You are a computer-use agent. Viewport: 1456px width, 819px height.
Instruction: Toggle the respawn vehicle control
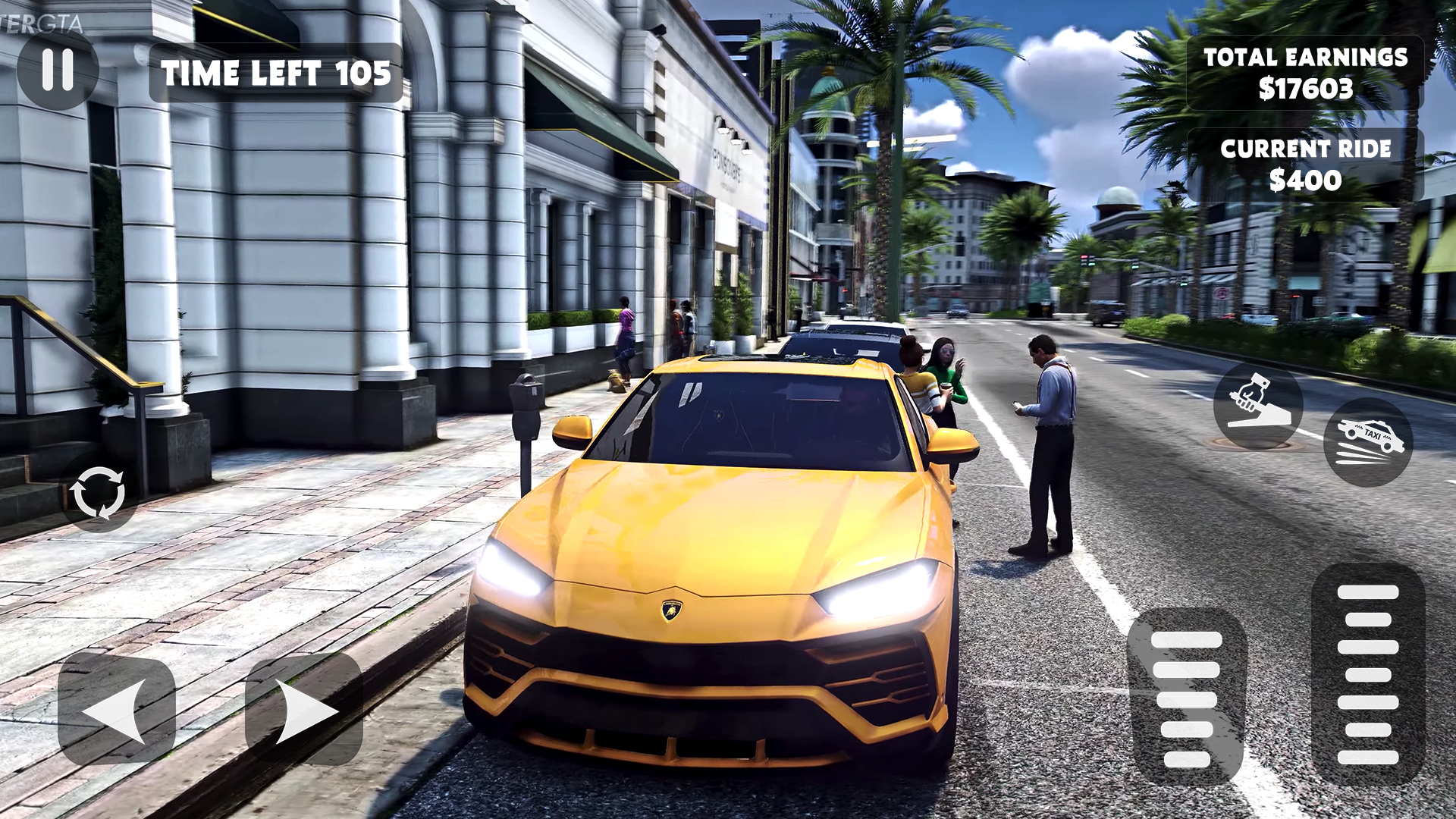coord(99,493)
